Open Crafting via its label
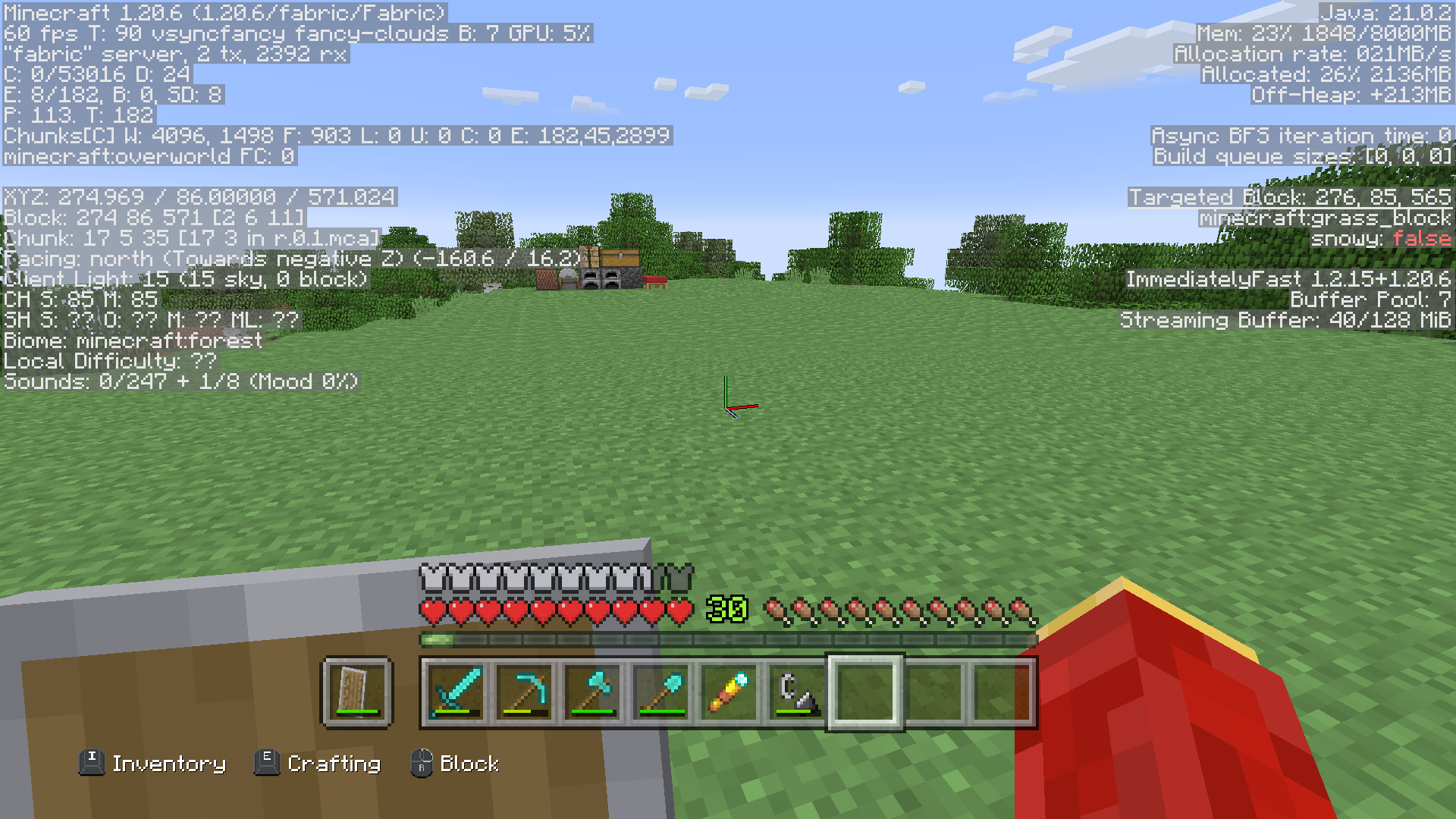1456x819 pixels. 334,764
